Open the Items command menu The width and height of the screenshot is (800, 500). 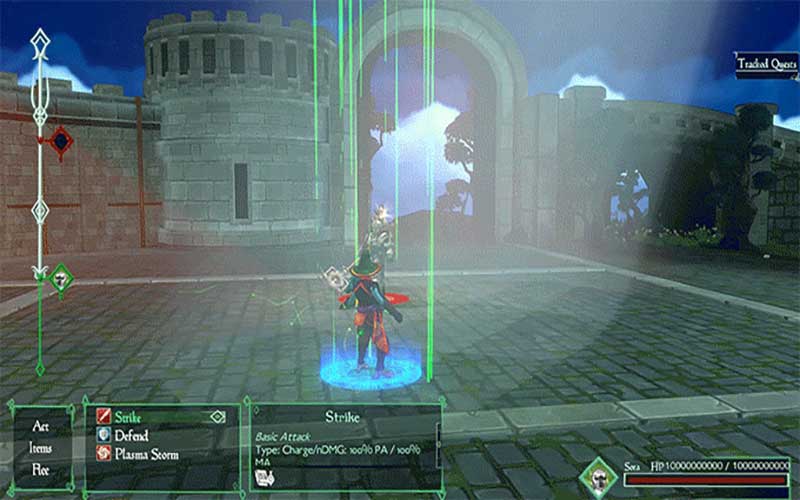tap(41, 447)
